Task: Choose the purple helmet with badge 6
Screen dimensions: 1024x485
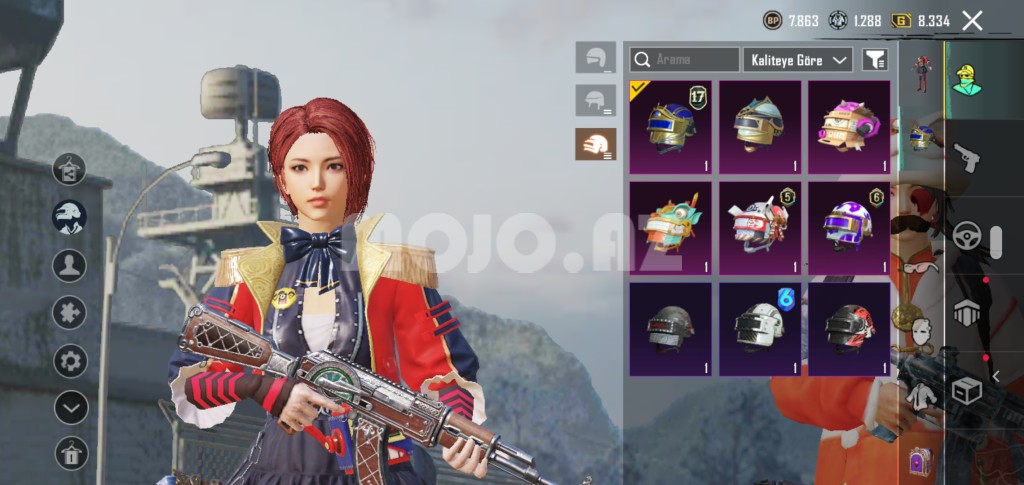Action: coord(848,228)
